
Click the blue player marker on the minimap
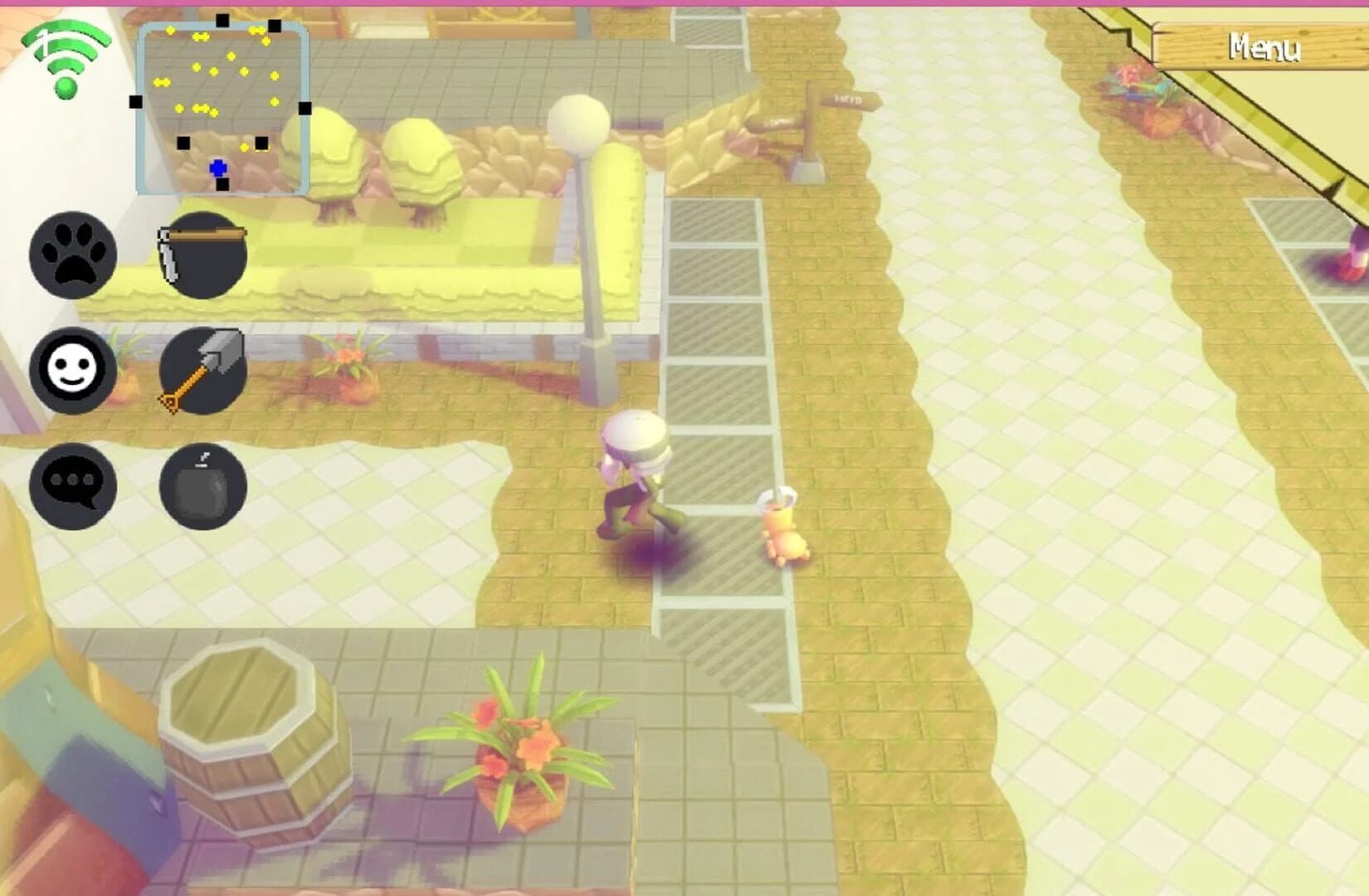[217, 168]
